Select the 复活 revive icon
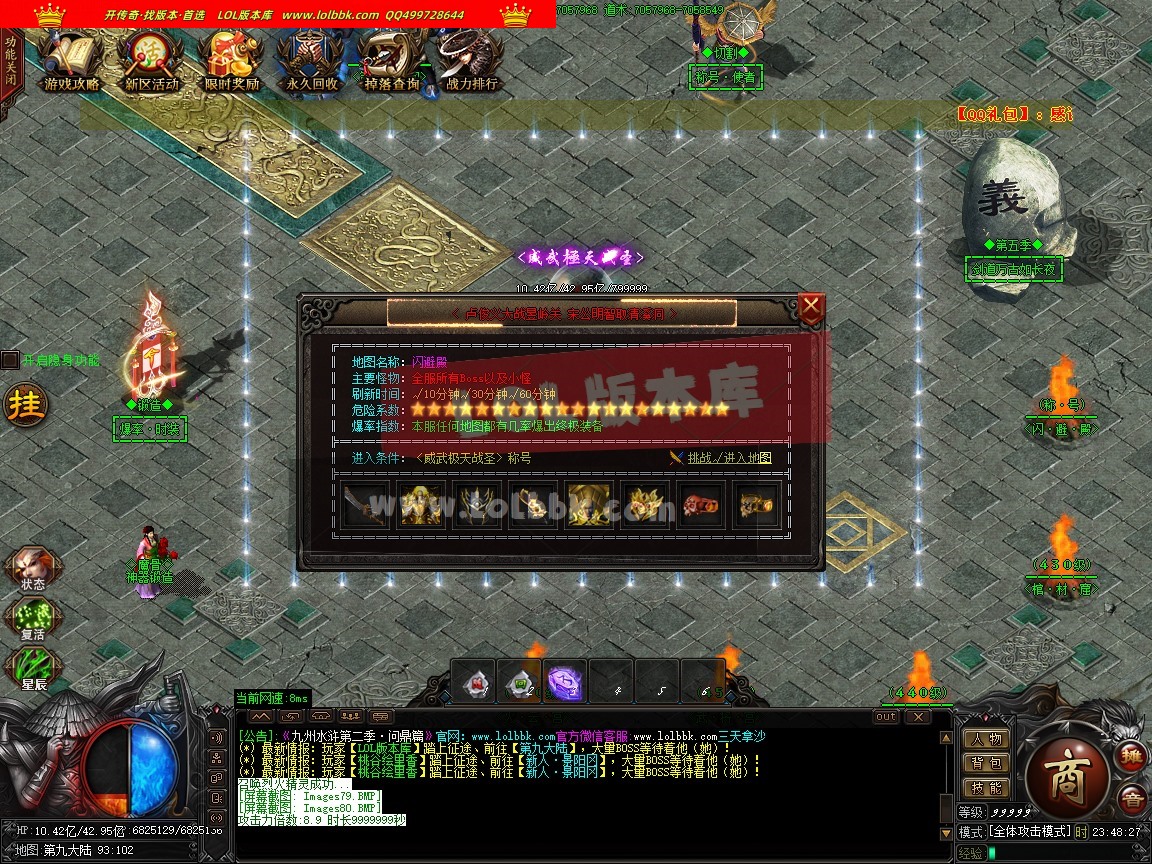This screenshot has height=864, width=1152. [31, 617]
